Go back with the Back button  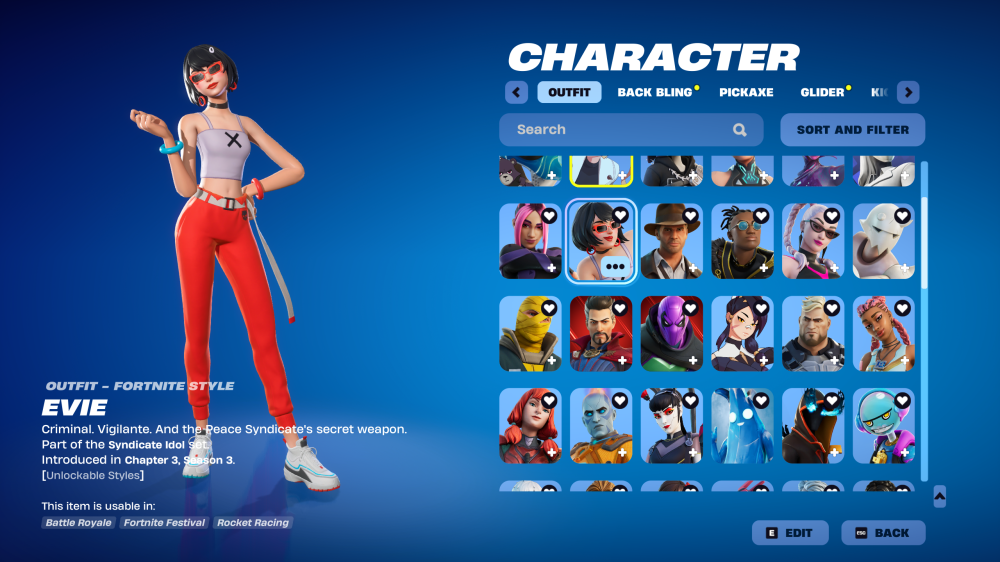883,533
